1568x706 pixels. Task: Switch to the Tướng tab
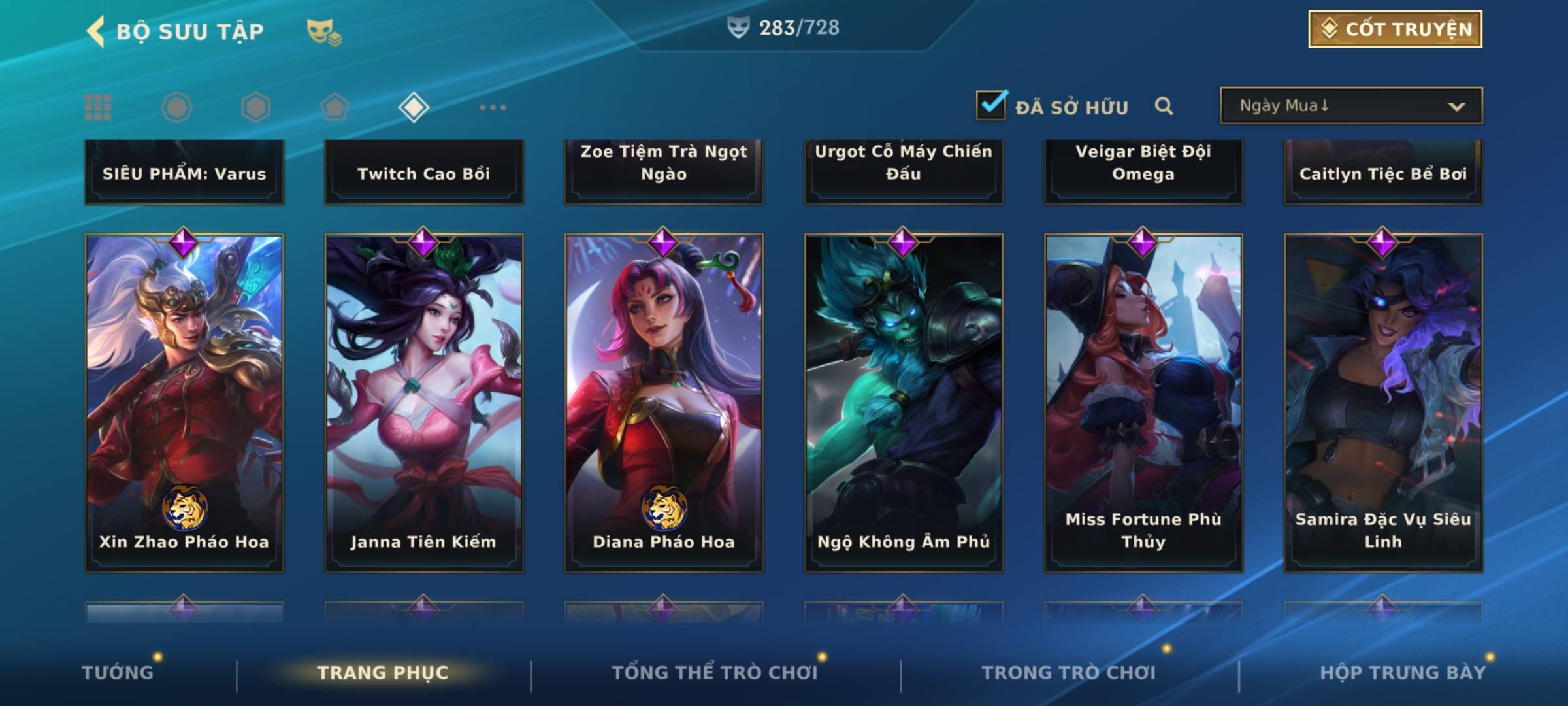(118, 673)
